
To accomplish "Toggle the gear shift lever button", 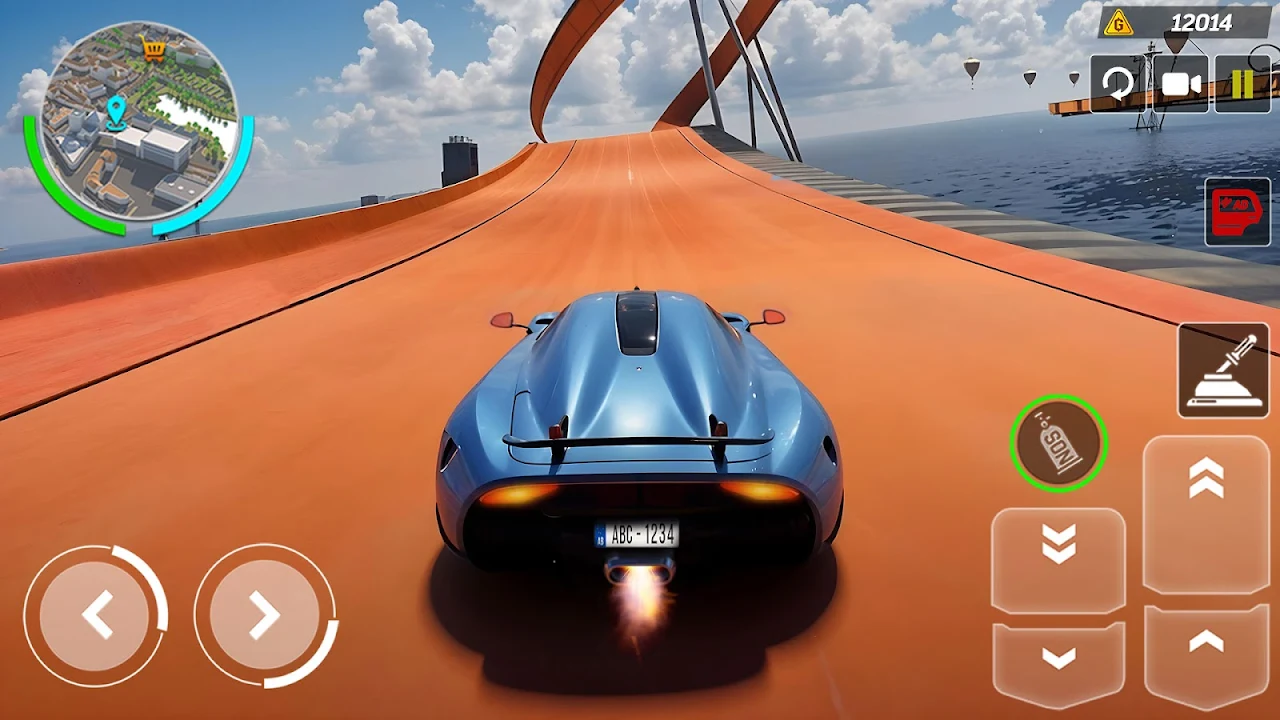I will [x=1223, y=370].
